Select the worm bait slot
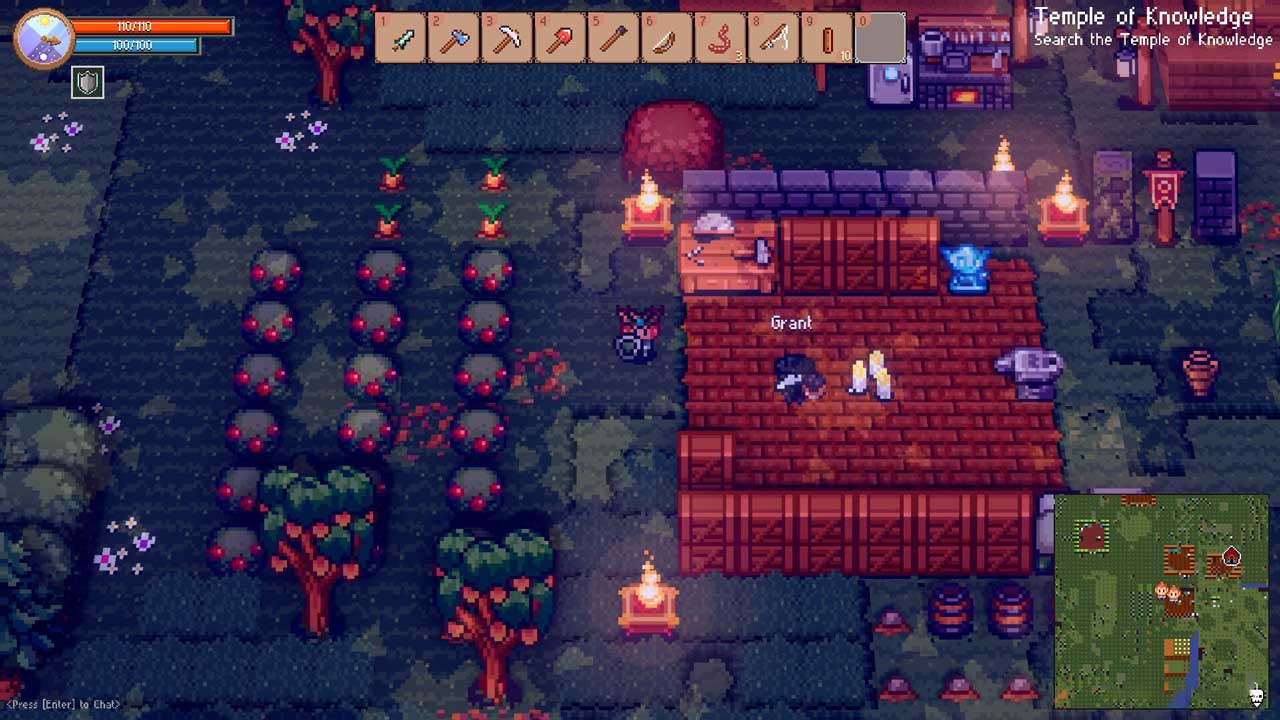This screenshot has height=720, width=1280. (720, 39)
